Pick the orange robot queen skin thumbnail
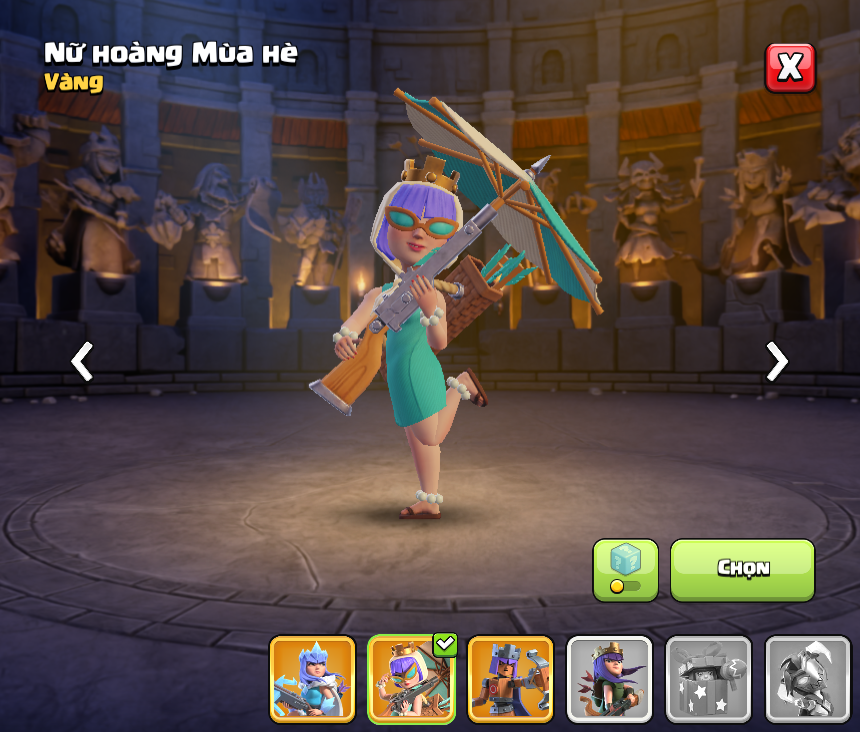 pyautogui.click(x=510, y=679)
